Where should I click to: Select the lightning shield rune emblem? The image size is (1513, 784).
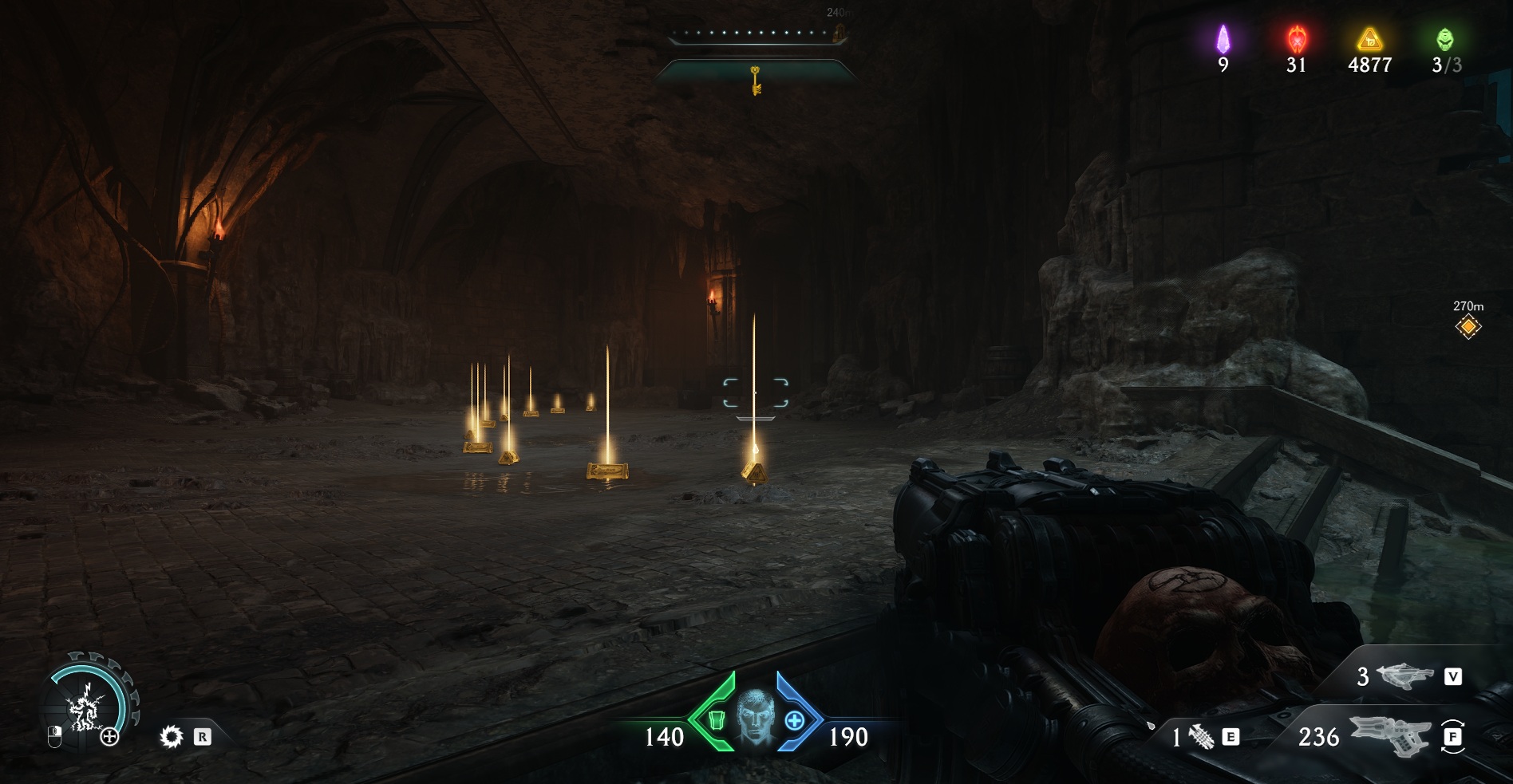point(84,707)
